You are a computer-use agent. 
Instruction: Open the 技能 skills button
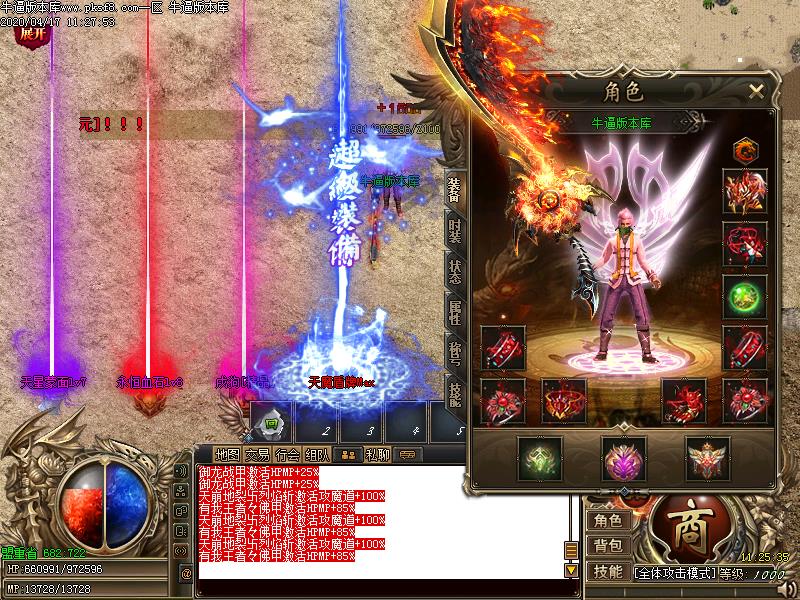[608, 571]
